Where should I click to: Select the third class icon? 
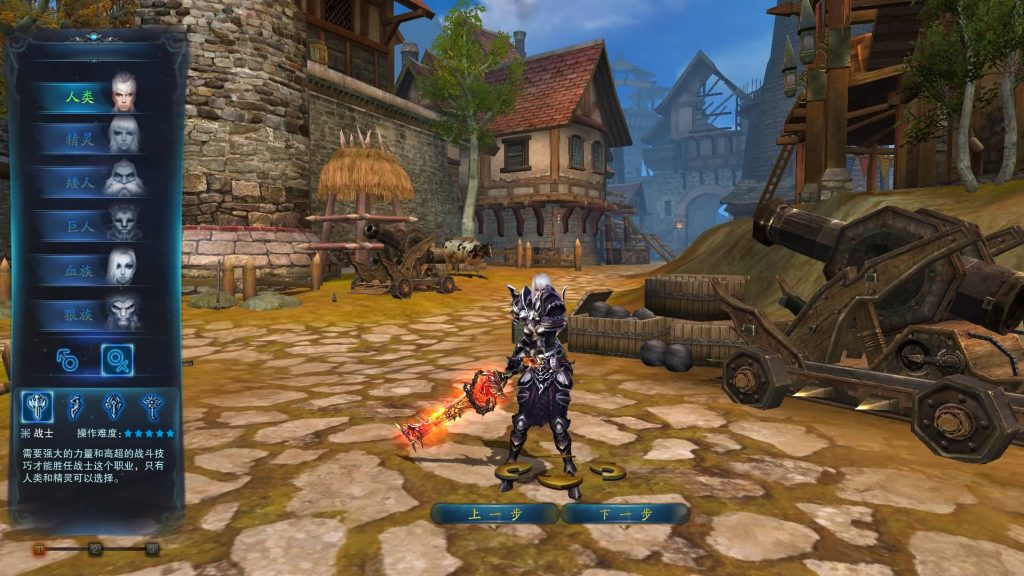(x=114, y=406)
